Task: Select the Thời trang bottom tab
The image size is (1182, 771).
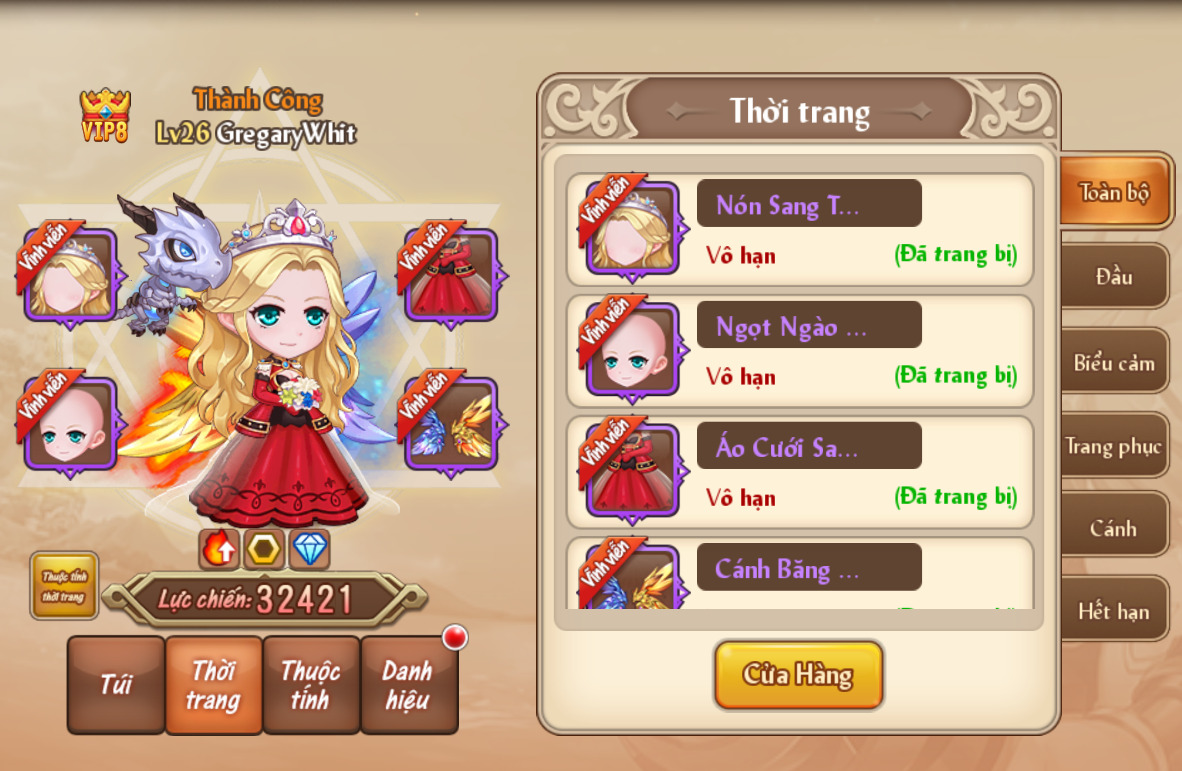Action: point(213,685)
